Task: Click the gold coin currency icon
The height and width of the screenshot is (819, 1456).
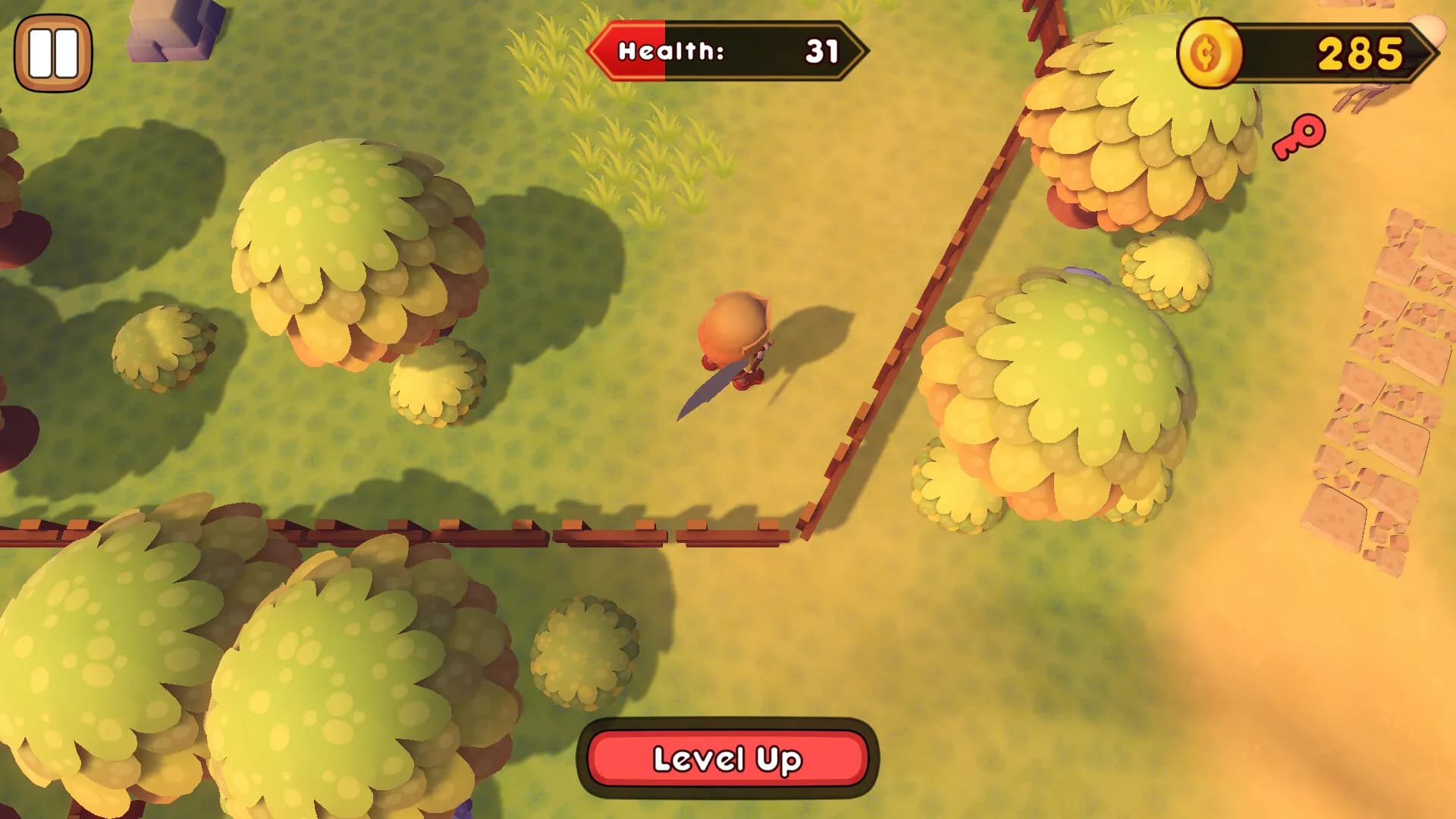Action: tap(1209, 53)
